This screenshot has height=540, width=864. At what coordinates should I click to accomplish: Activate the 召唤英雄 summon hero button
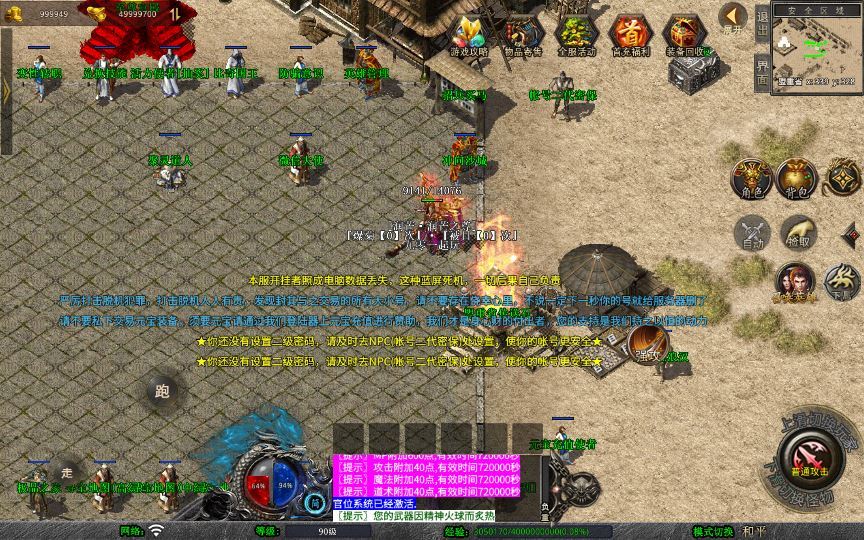click(x=795, y=284)
